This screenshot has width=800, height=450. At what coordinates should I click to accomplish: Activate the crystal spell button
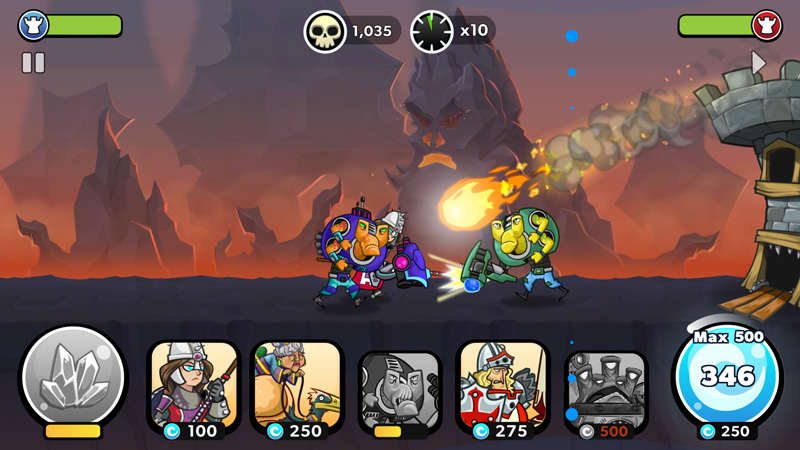tap(73, 380)
